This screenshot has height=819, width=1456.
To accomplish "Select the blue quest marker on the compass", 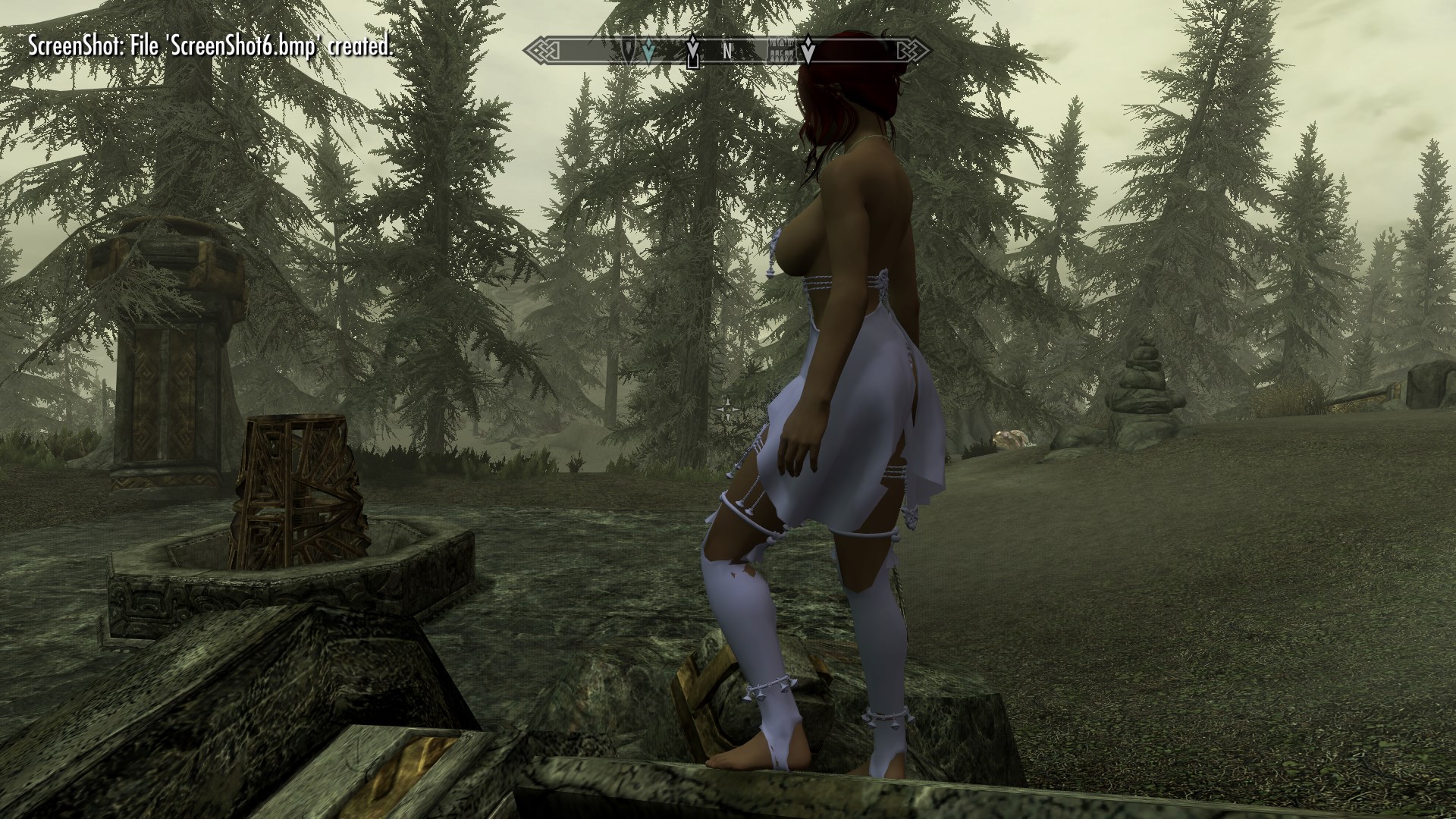I will [648, 51].
